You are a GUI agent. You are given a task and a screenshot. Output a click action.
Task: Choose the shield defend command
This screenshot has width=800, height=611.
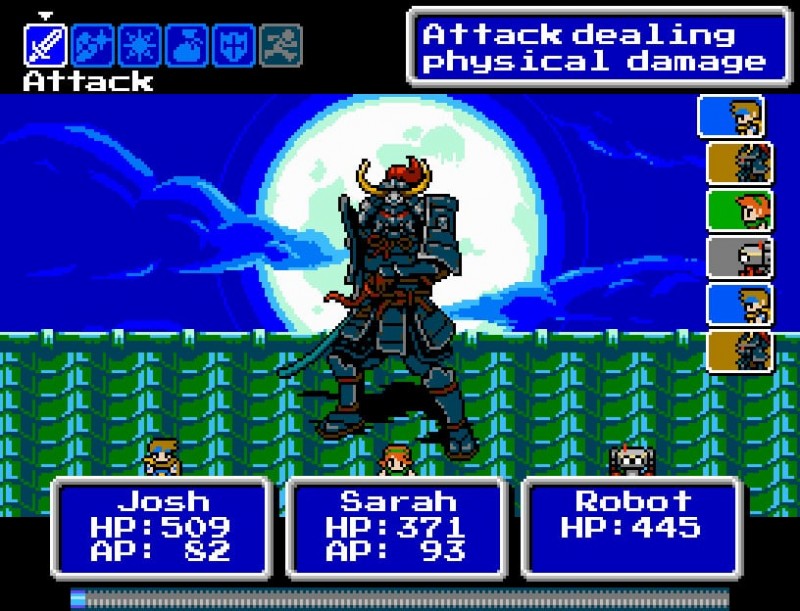[x=233, y=45]
